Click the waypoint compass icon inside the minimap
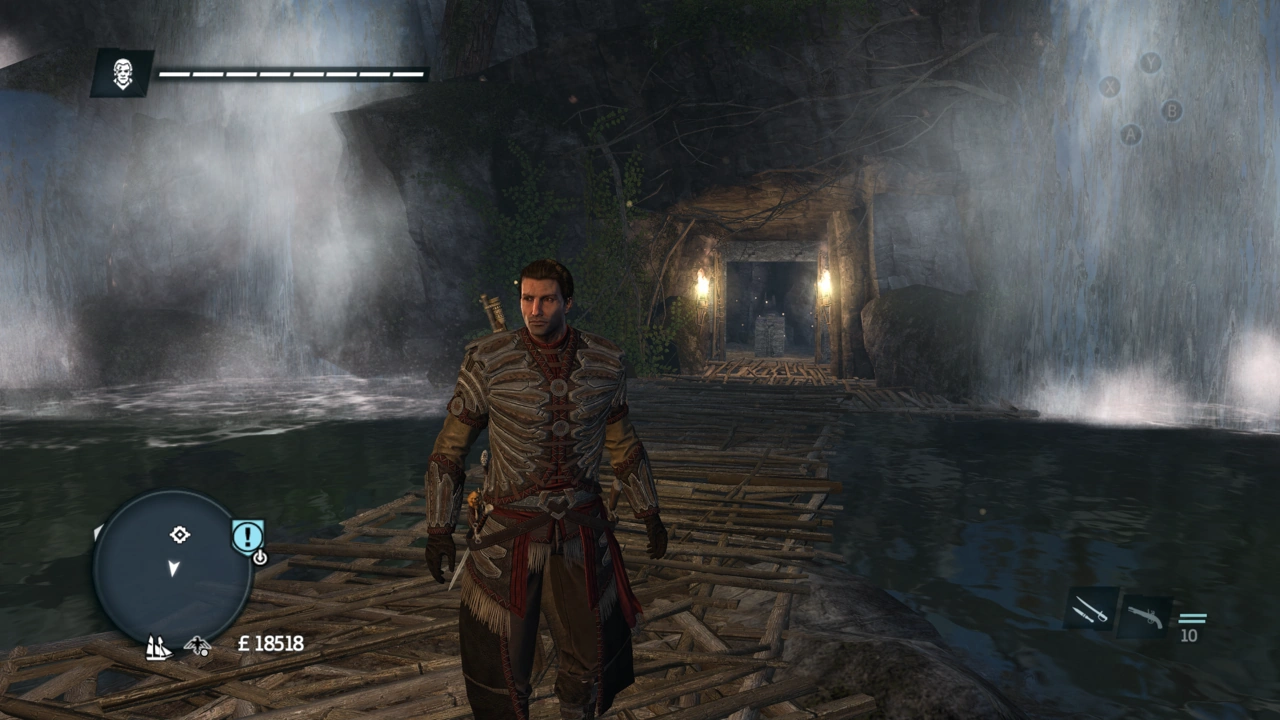This screenshot has width=1280, height=720. (x=178, y=535)
